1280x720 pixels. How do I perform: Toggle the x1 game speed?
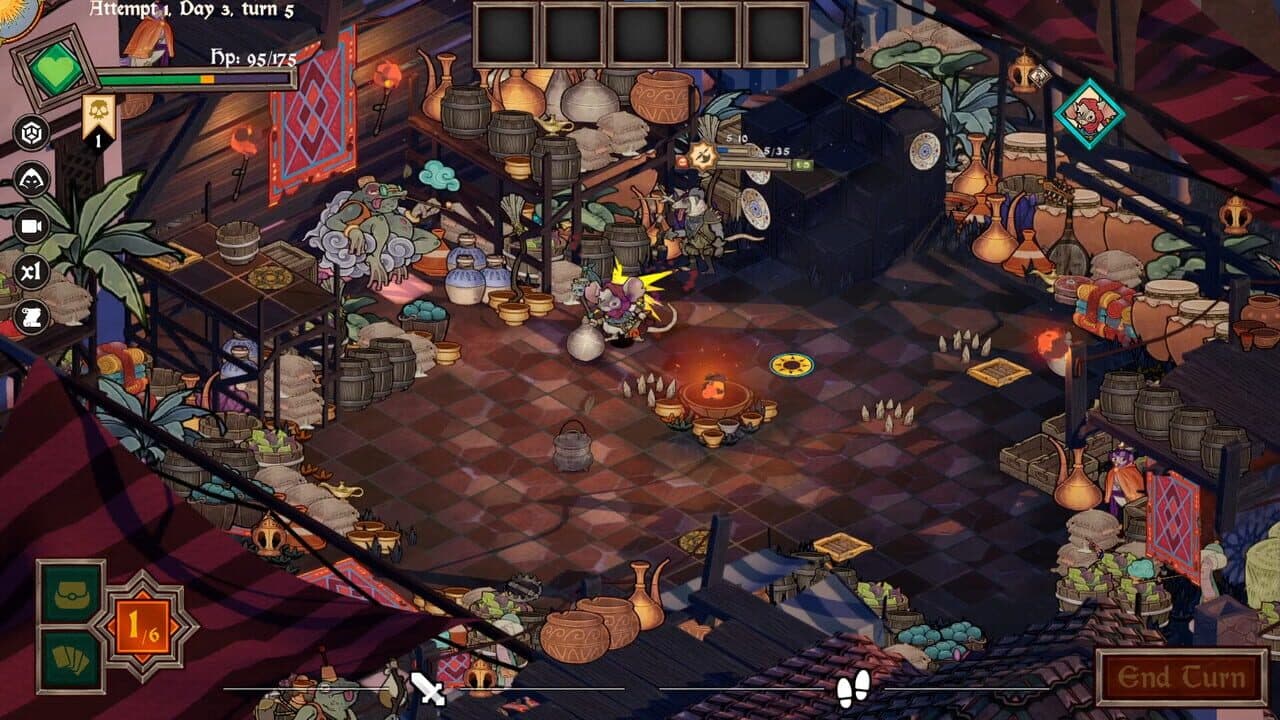(x=31, y=272)
